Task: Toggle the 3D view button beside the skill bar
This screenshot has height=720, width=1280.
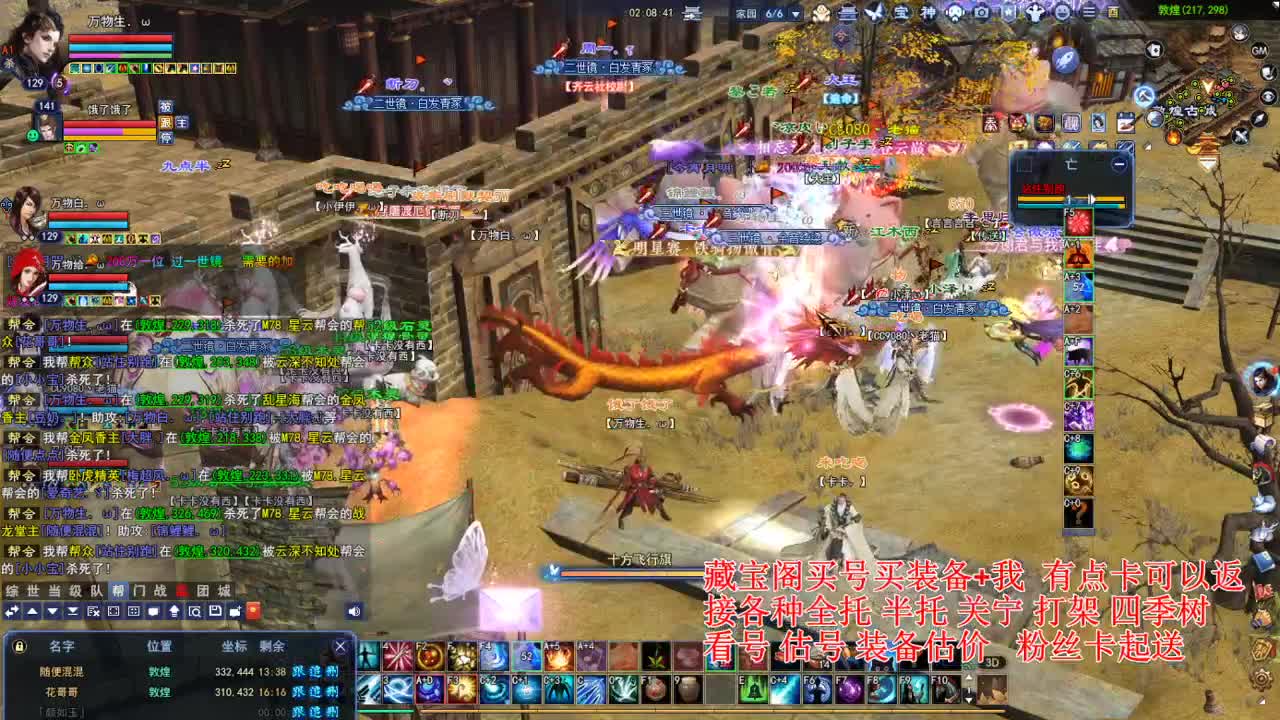Action: [x=992, y=662]
